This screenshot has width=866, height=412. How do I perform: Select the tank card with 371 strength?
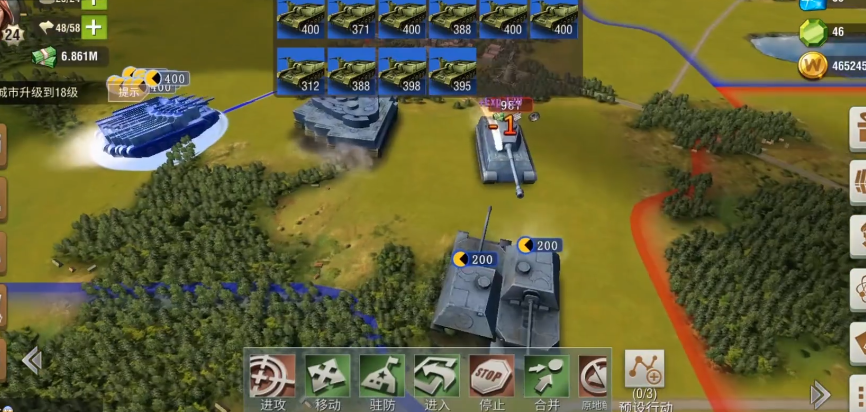click(x=353, y=19)
